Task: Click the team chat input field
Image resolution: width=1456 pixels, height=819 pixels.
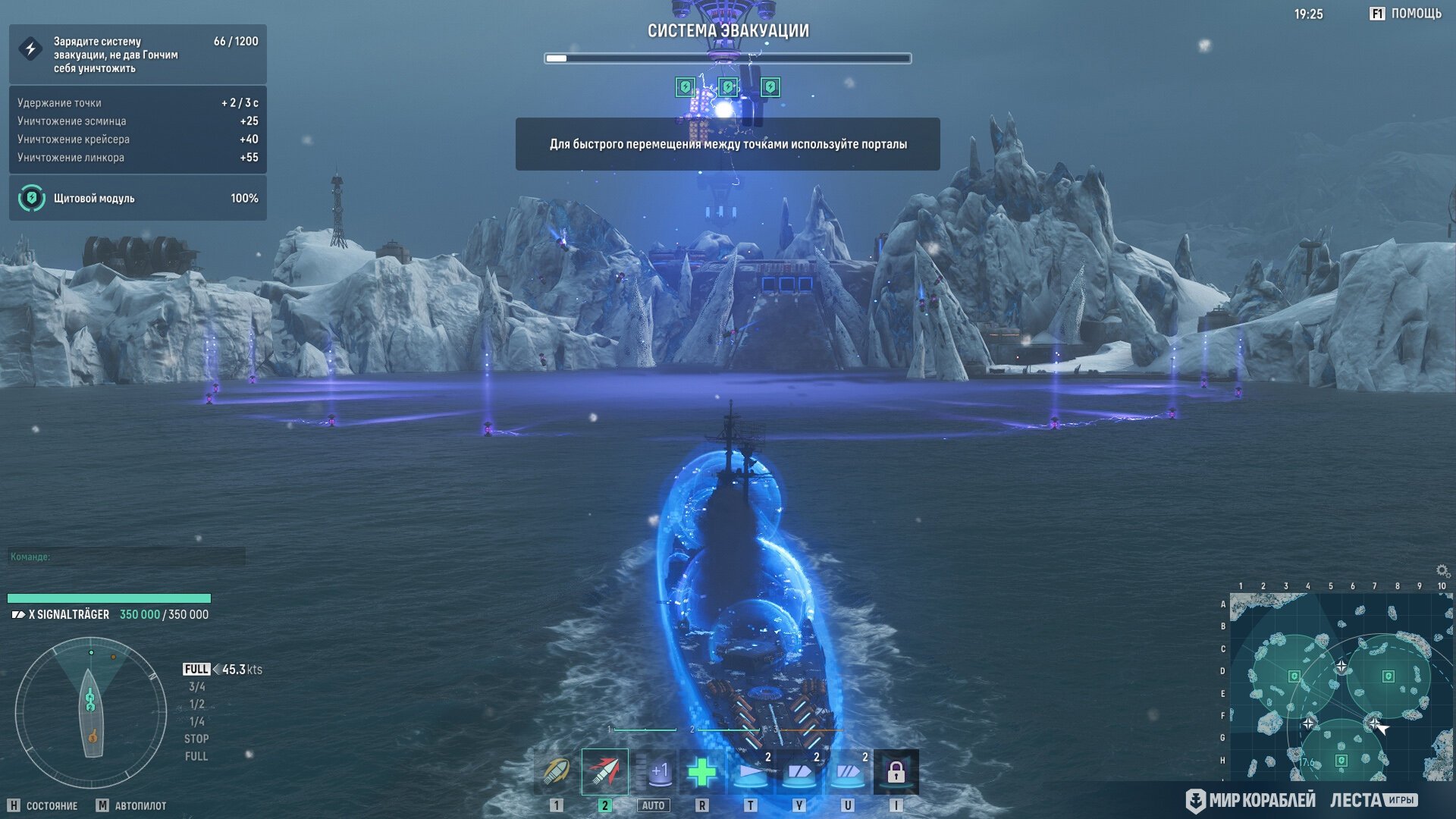Action: coord(127,557)
